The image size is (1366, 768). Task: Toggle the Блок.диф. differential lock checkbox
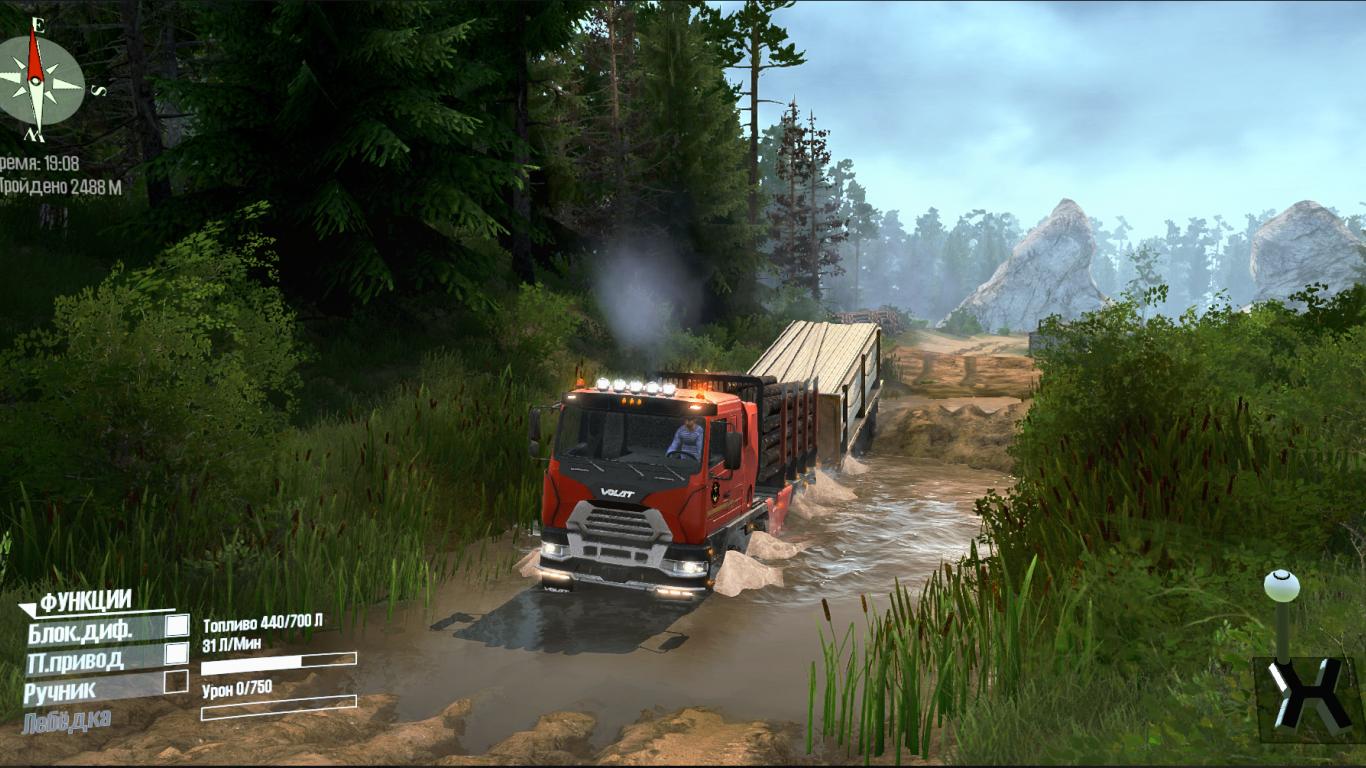[177, 626]
